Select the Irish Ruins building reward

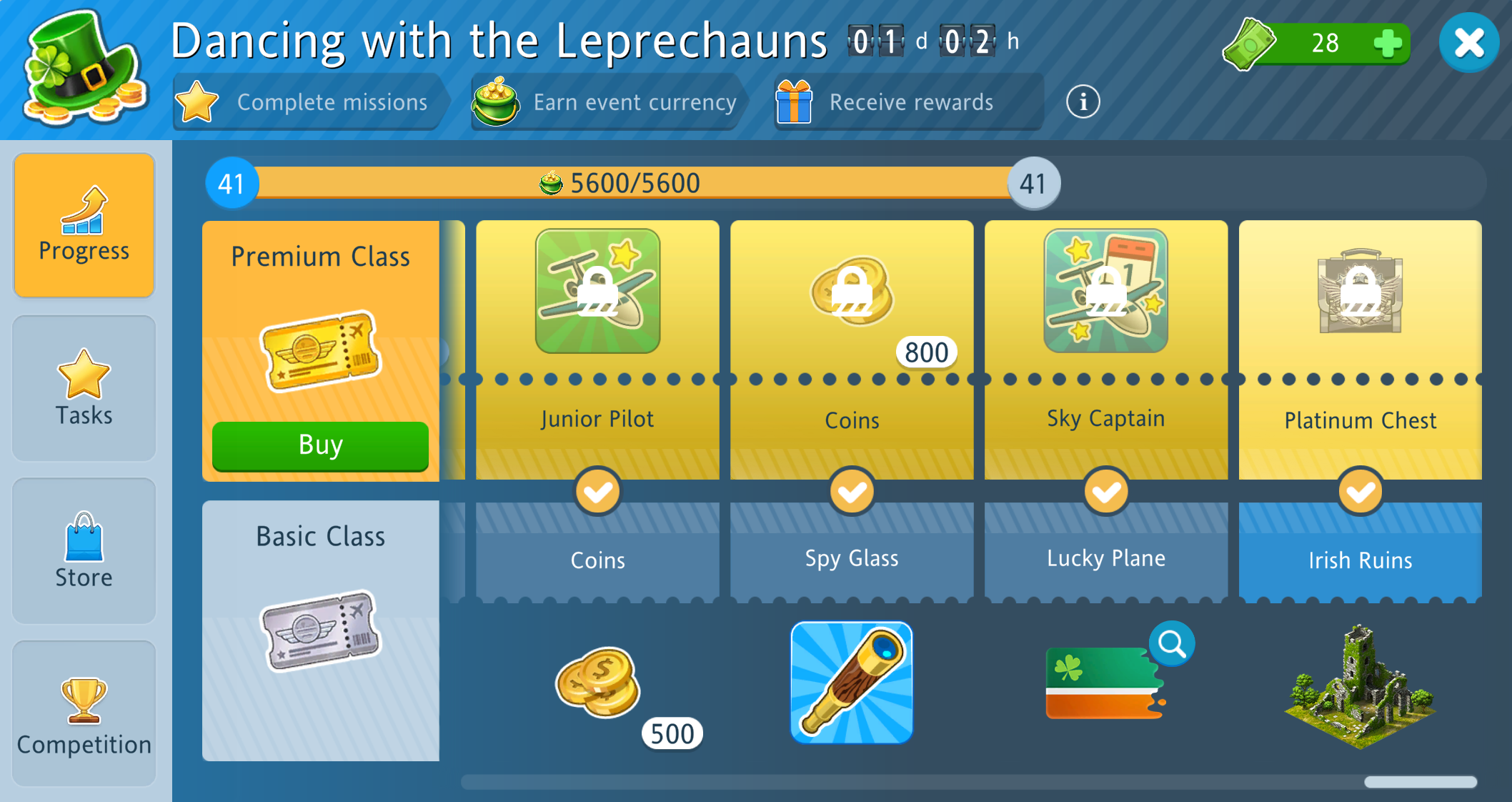coord(1360,686)
